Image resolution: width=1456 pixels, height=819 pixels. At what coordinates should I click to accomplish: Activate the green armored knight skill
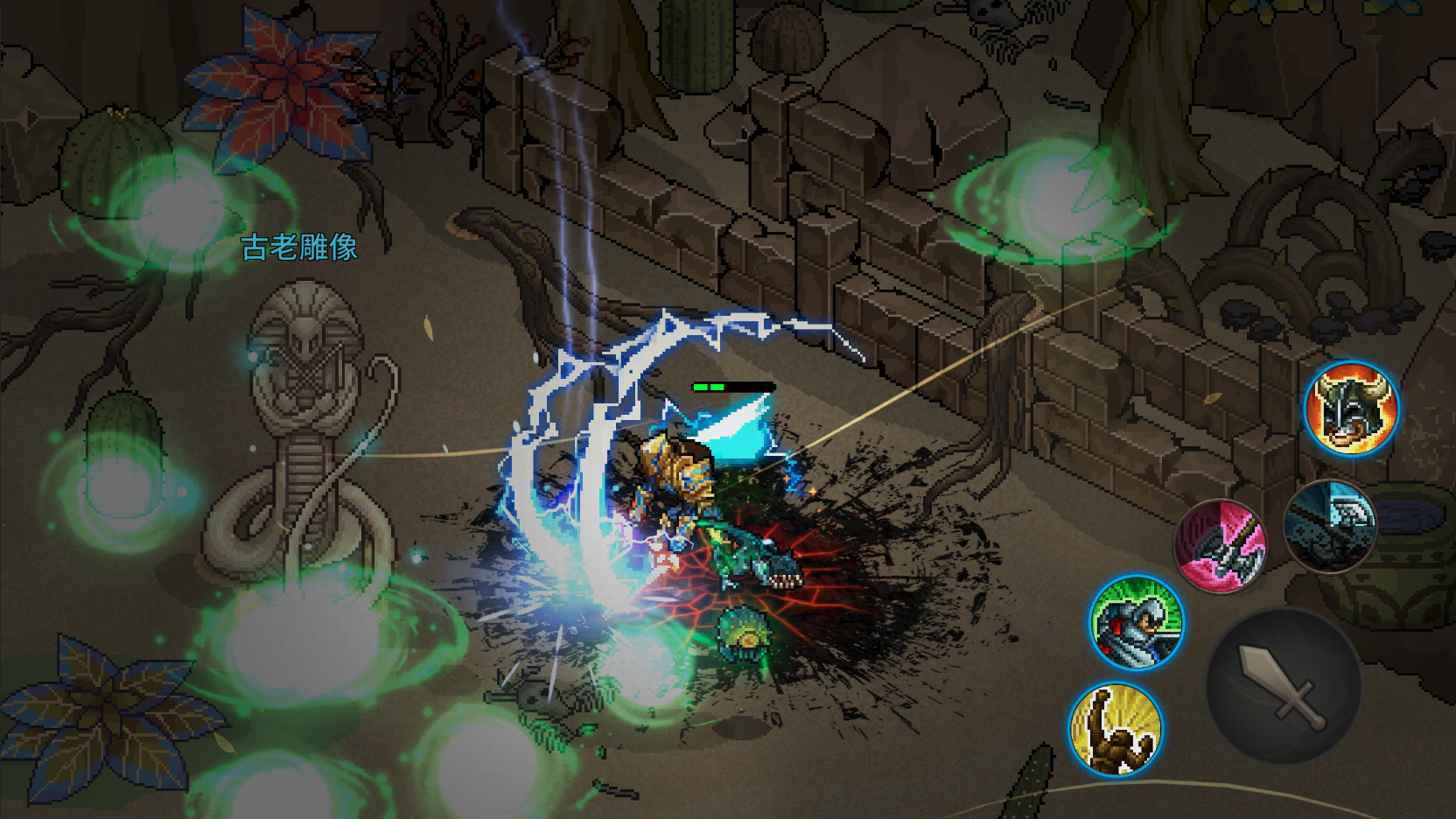[x=1137, y=622]
